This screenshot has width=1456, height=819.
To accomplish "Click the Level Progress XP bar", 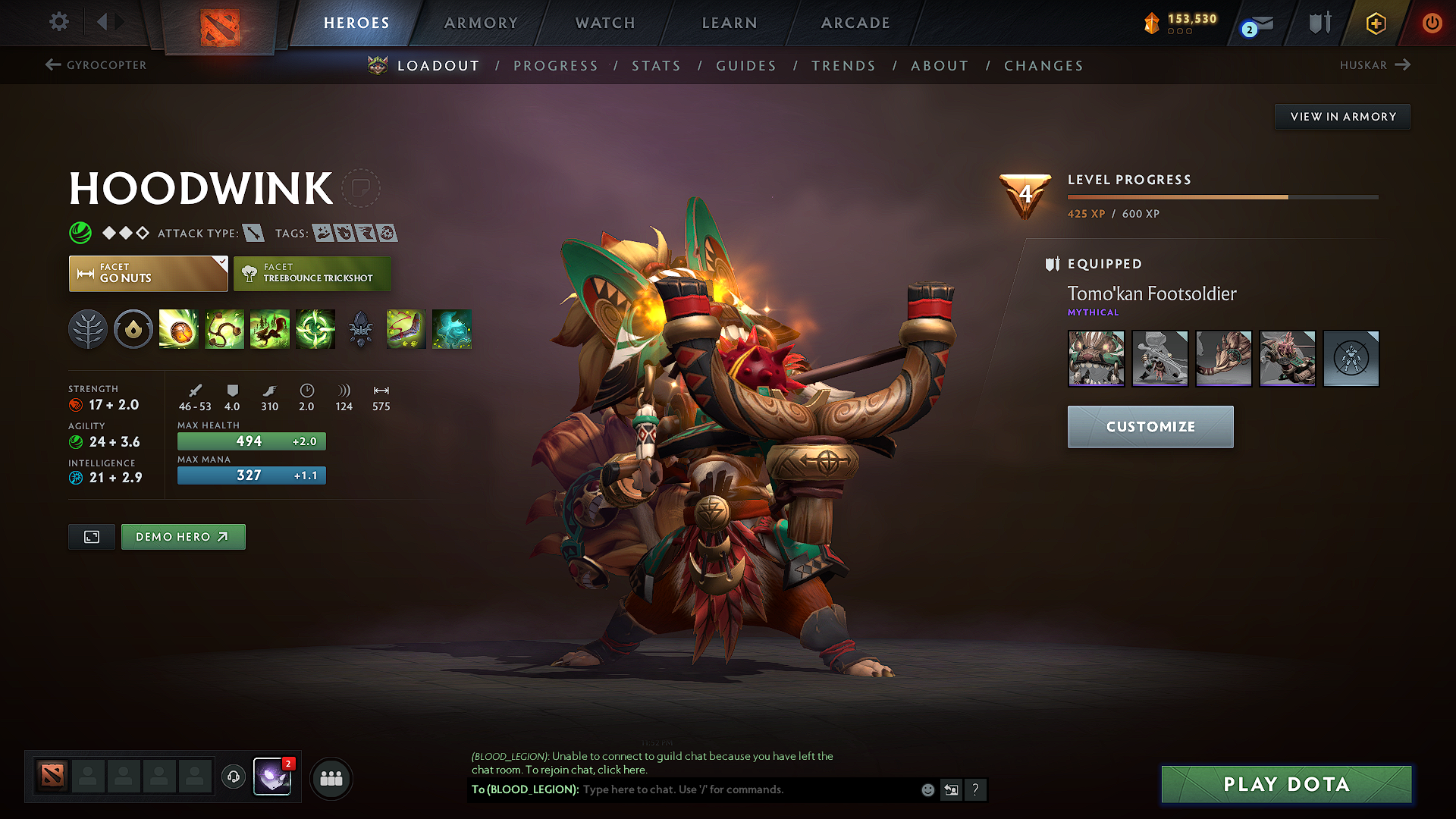I will tap(1221, 196).
